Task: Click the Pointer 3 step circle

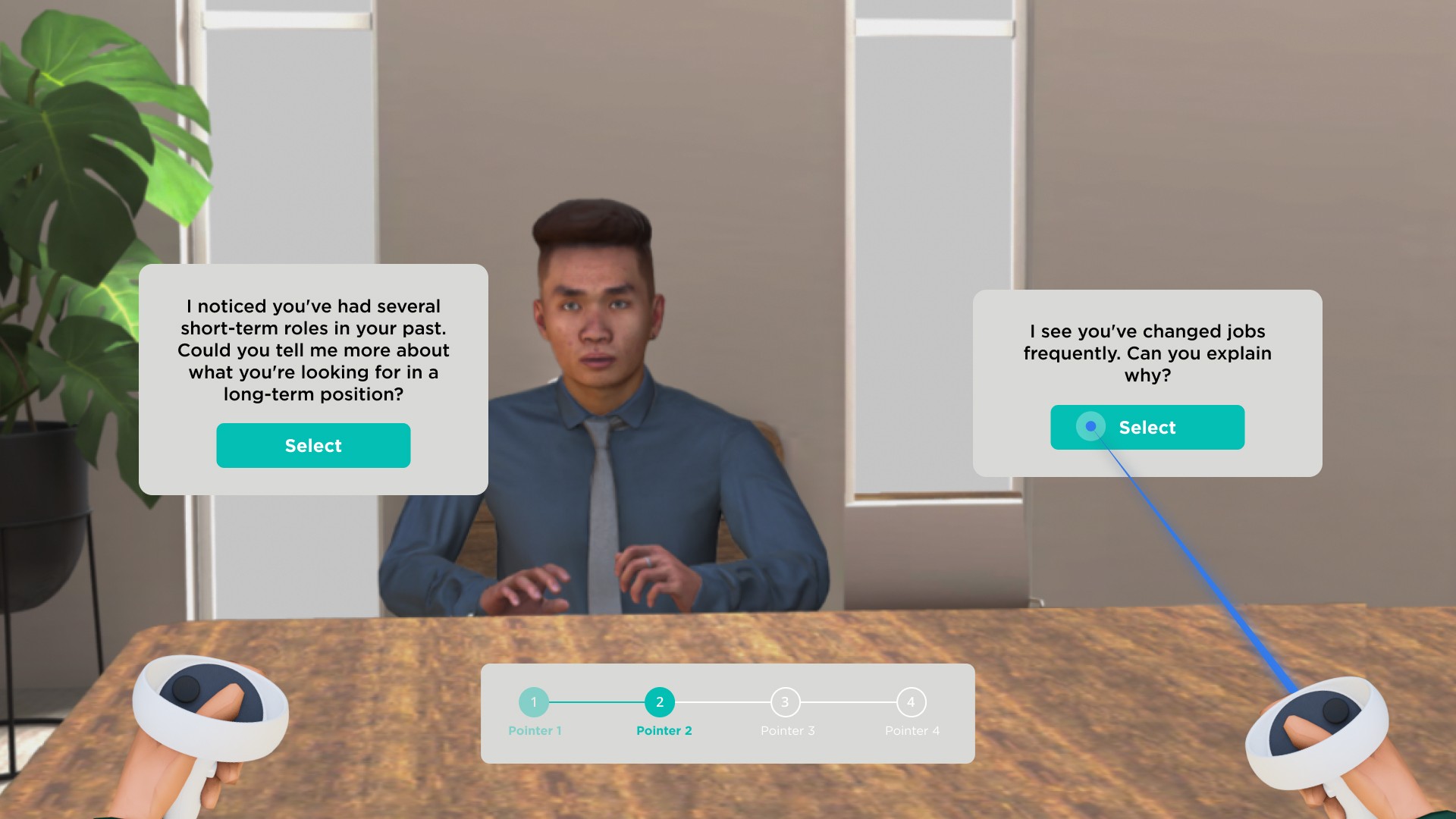Action: 786,702
